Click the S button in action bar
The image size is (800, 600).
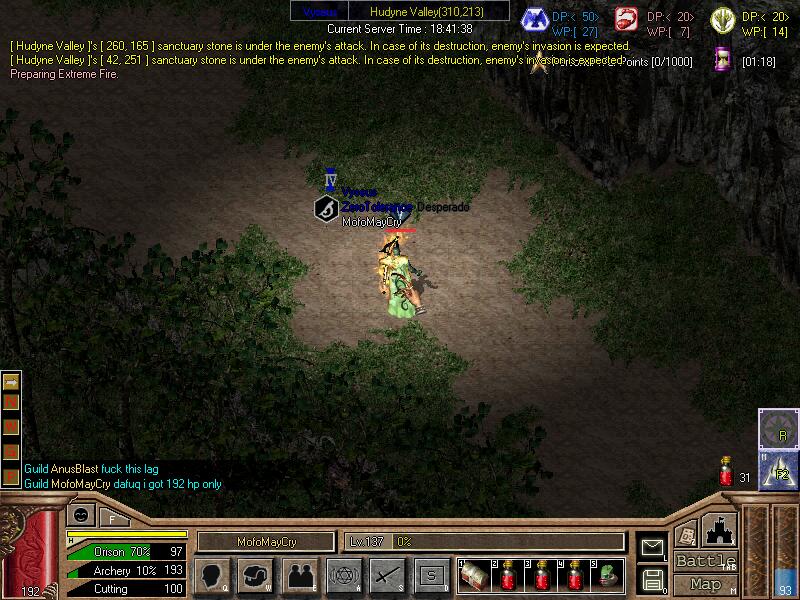click(x=431, y=575)
